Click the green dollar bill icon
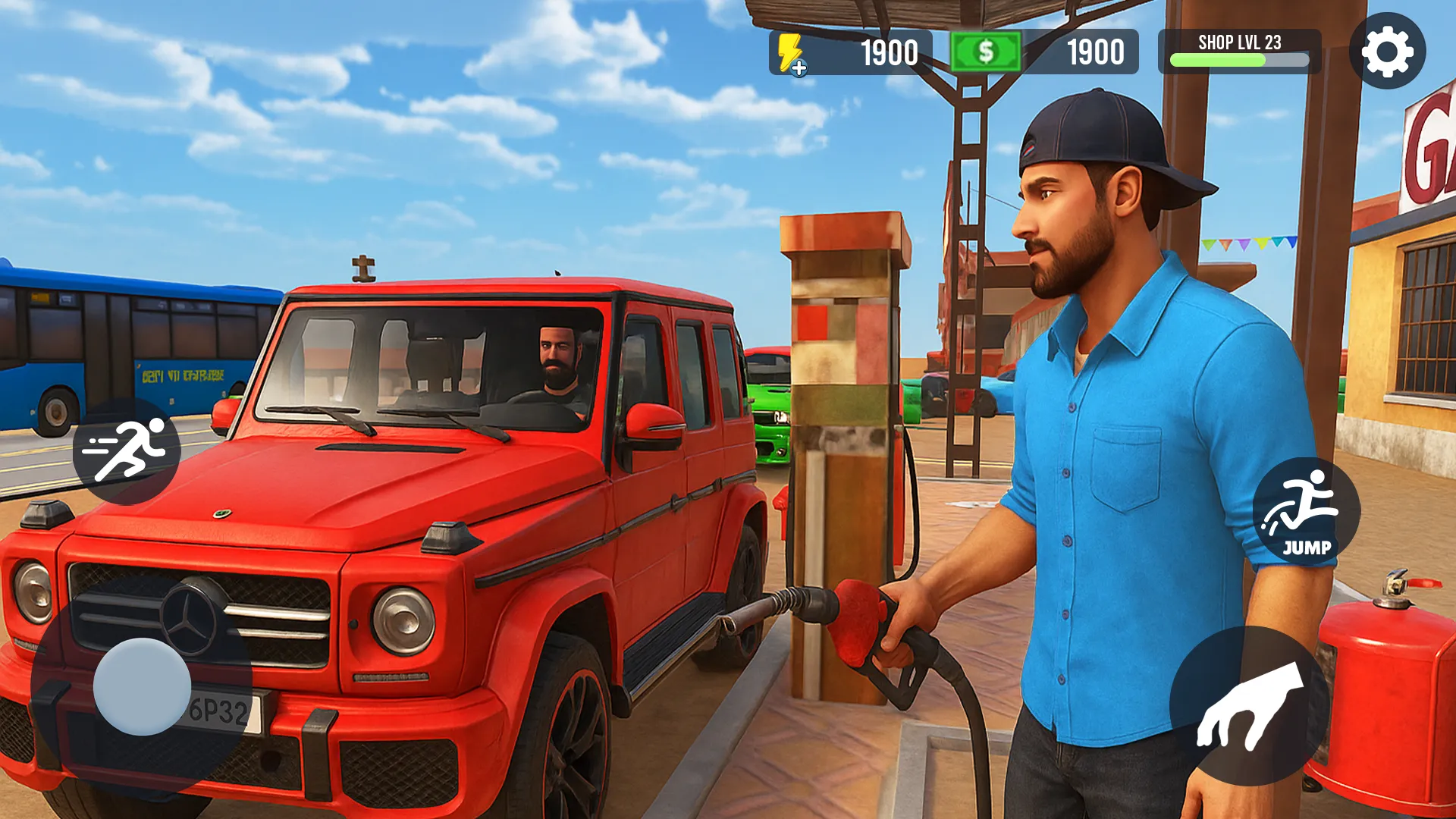This screenshot has width=1456, height=819. tap(985, 52)
